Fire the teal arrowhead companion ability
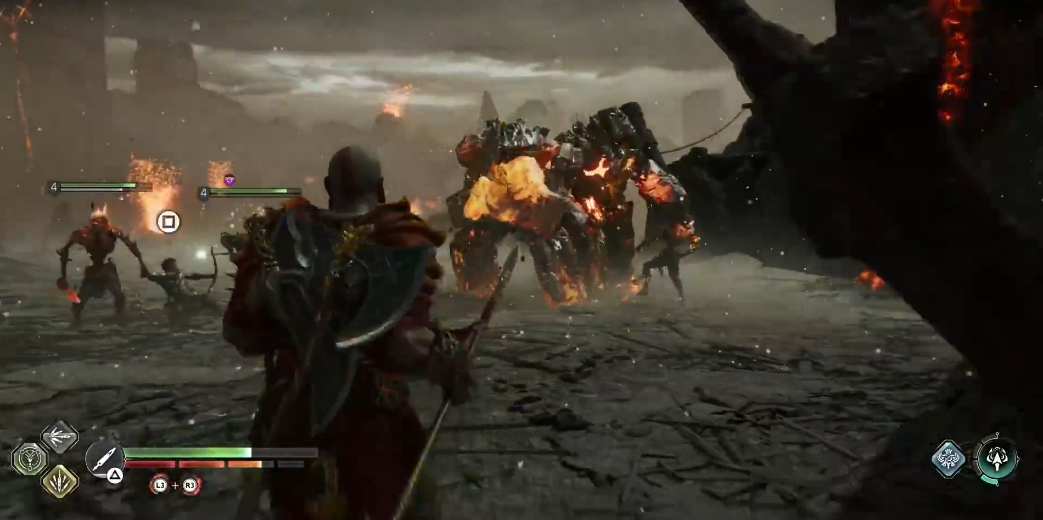1043x520 pixels. point(995,459)
